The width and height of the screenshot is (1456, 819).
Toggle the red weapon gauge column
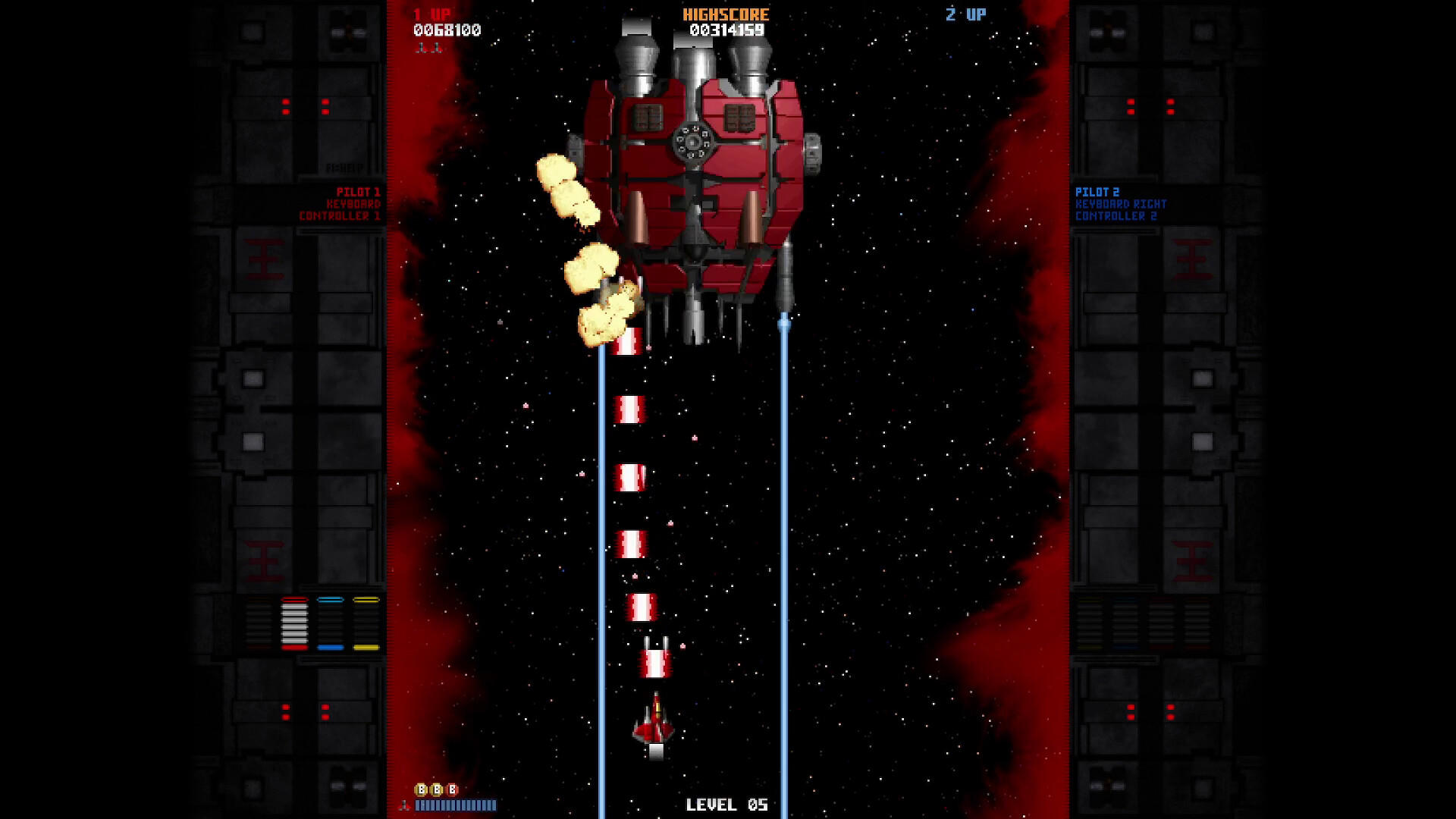(x=296, y=622)
